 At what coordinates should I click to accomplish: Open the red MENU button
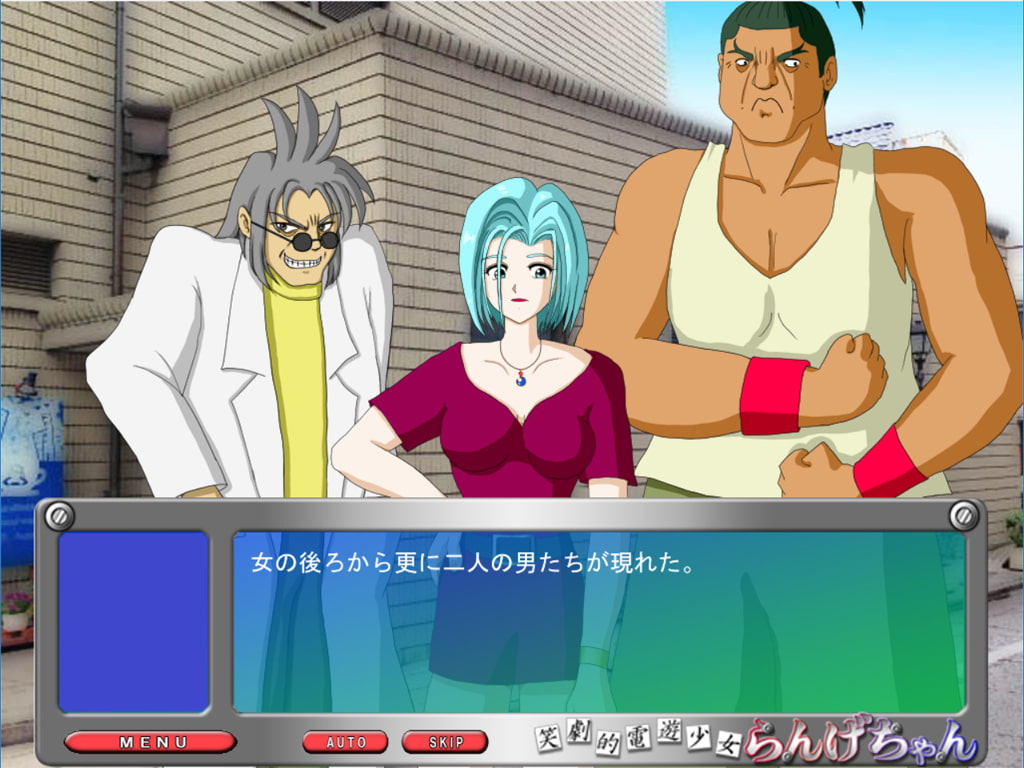click(151, 742)
